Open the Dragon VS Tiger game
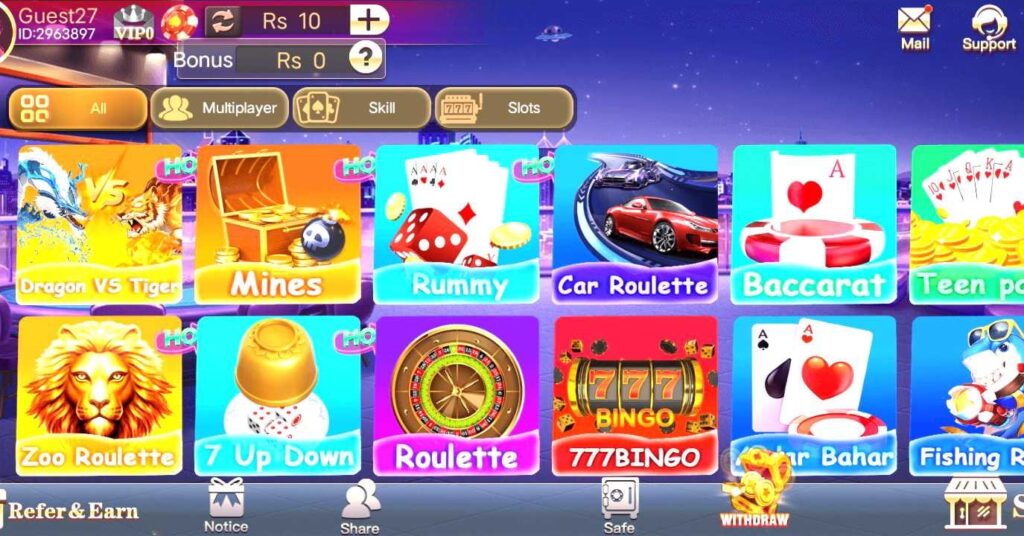1024x536 pixels. coord(99,223)
